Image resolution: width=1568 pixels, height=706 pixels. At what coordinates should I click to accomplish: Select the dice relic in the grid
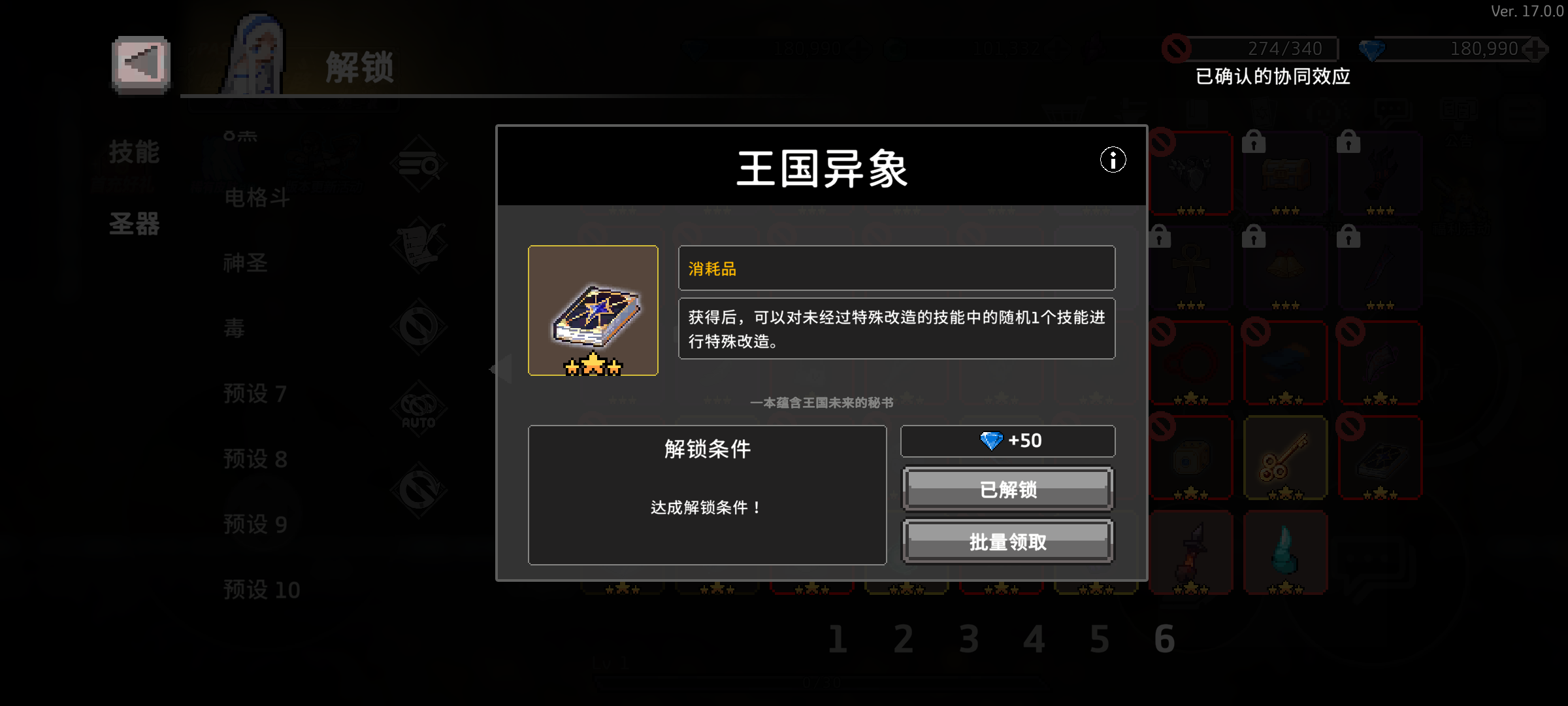tap(1192, 458)
